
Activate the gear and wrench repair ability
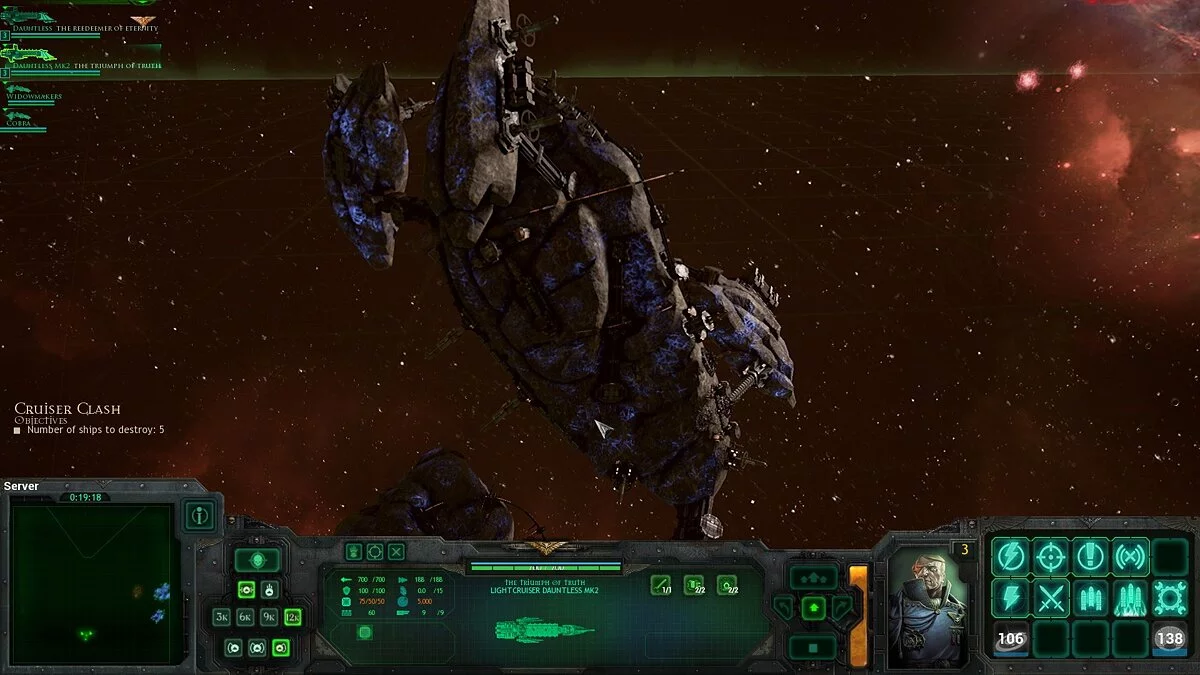(1169, 599)
